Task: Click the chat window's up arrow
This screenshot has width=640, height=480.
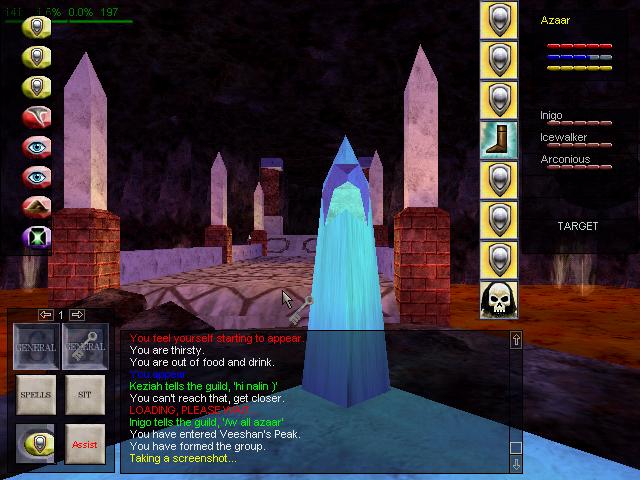Action: point(516,341)
